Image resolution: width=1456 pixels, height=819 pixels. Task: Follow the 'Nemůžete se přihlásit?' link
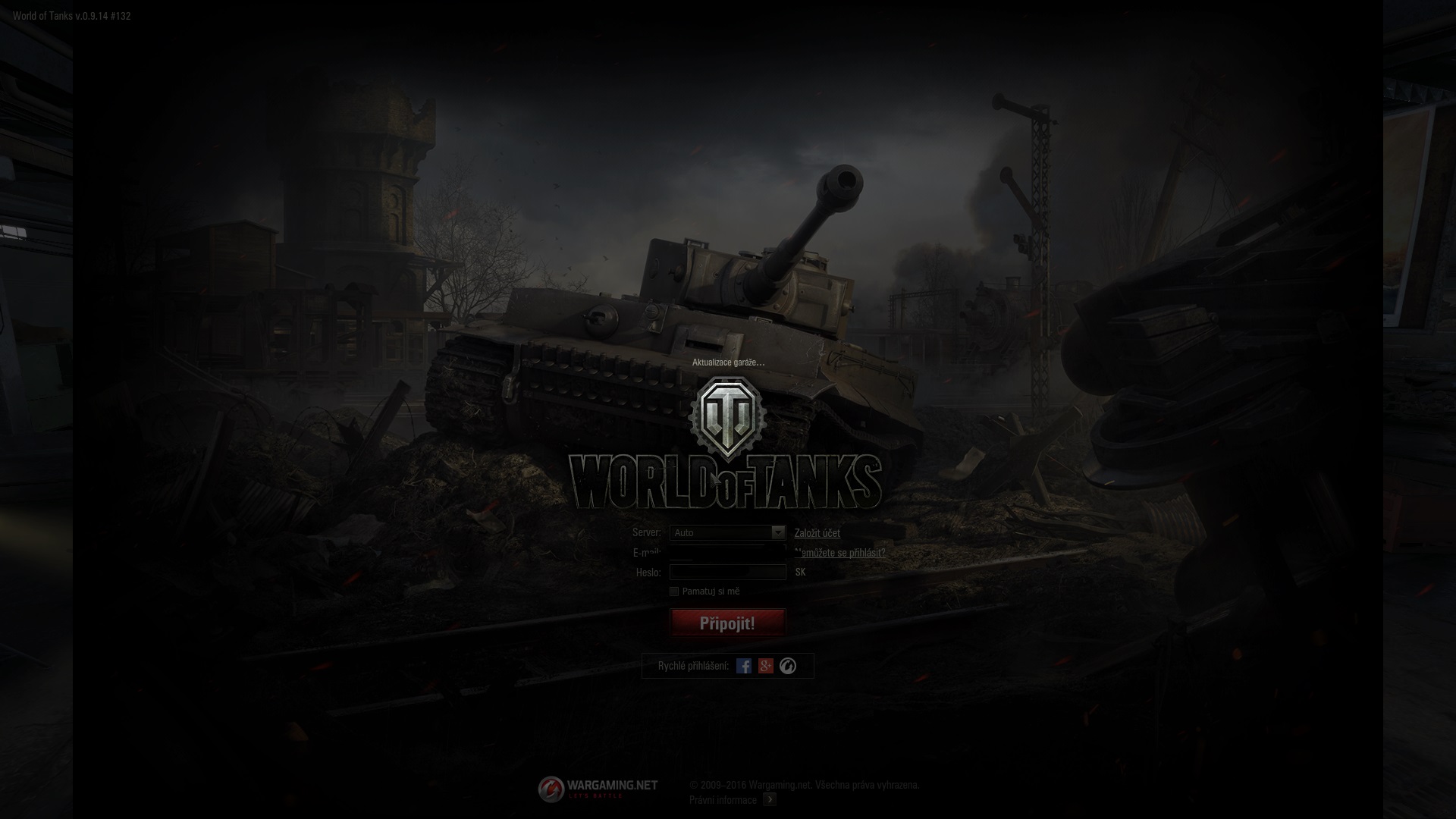[840, 553]
